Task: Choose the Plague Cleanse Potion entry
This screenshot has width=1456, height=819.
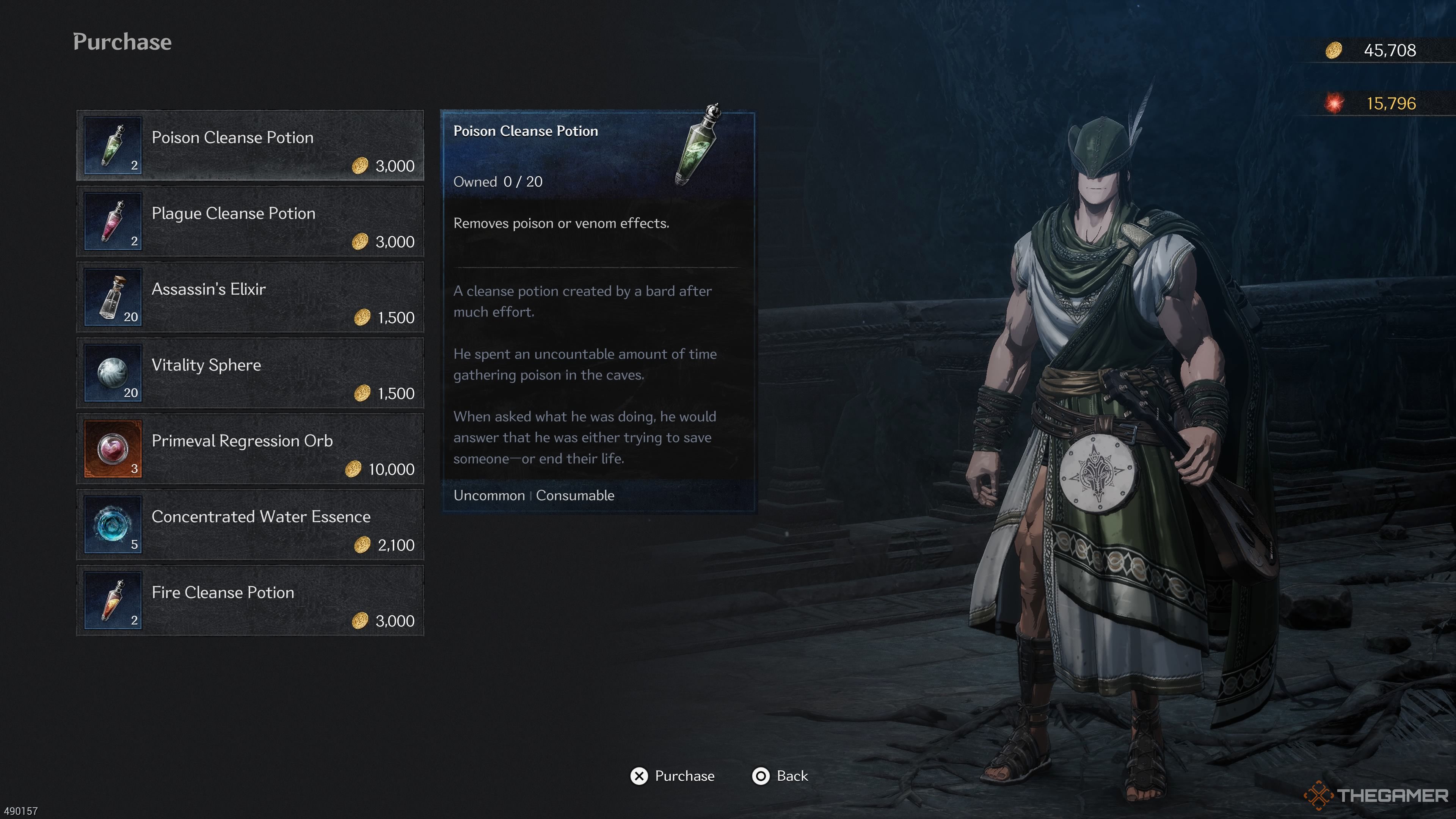Action: [250, 221]
